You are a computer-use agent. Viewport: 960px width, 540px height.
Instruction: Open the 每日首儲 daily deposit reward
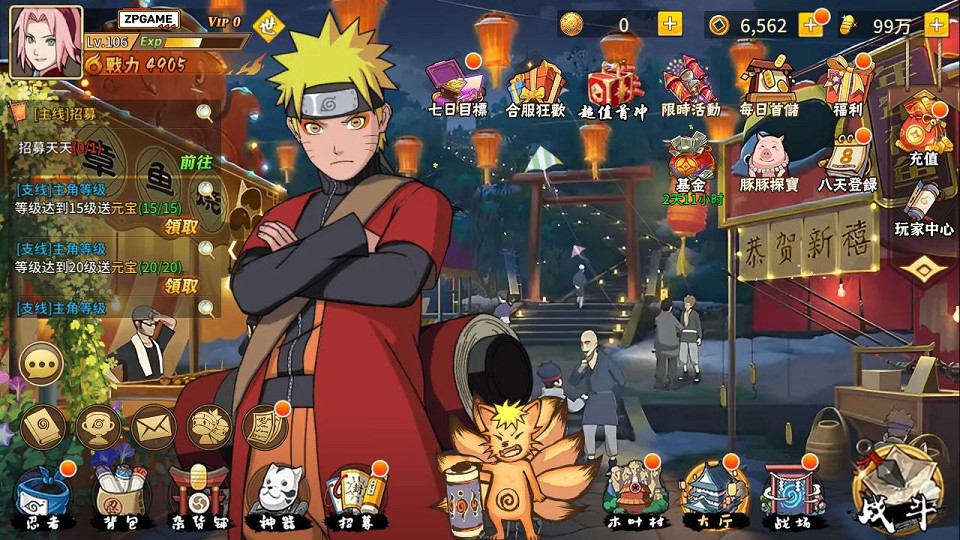pos(769,86)
